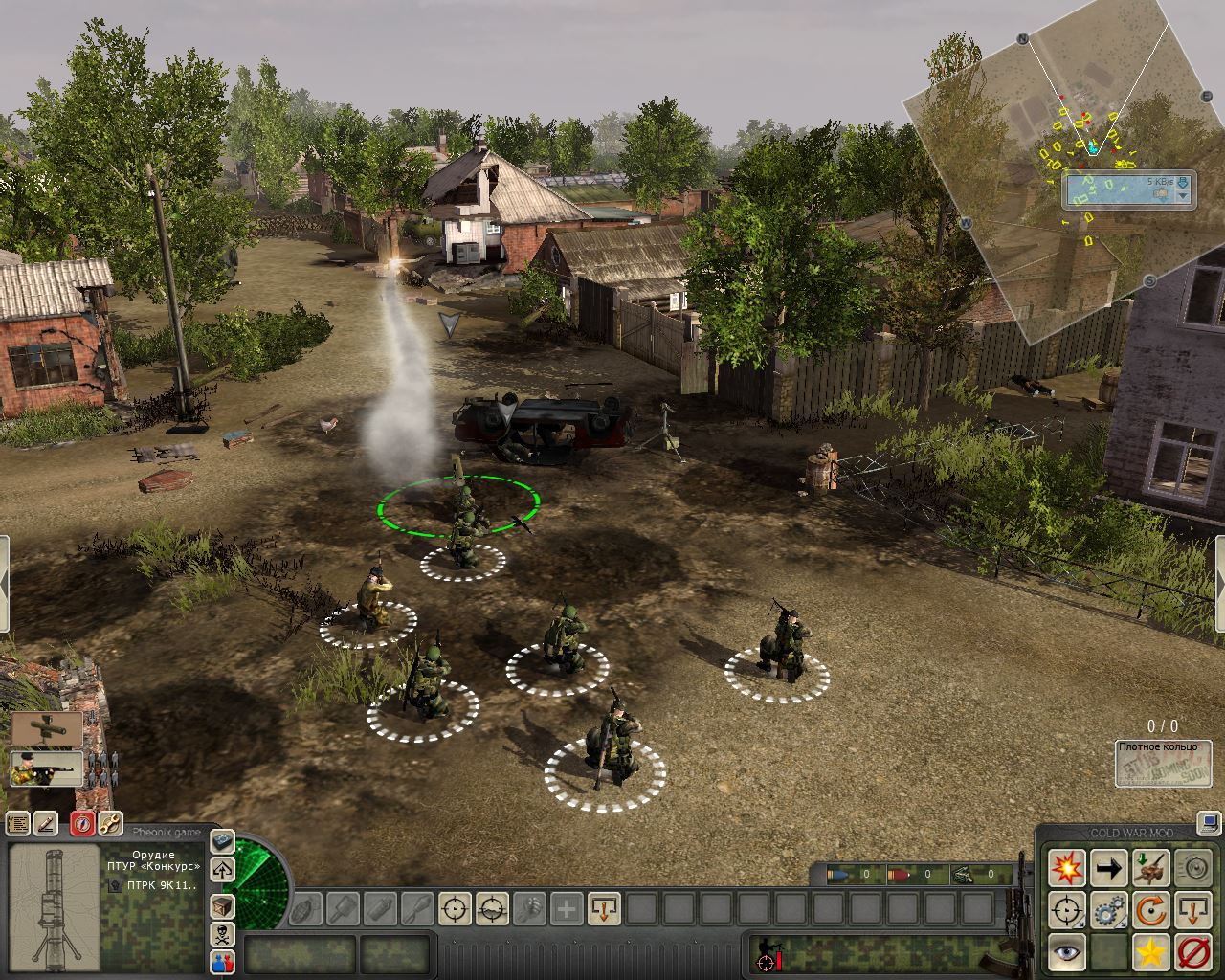Toggle the red compass button
This screenshot has width=1225, height=980.
point(82,823)
